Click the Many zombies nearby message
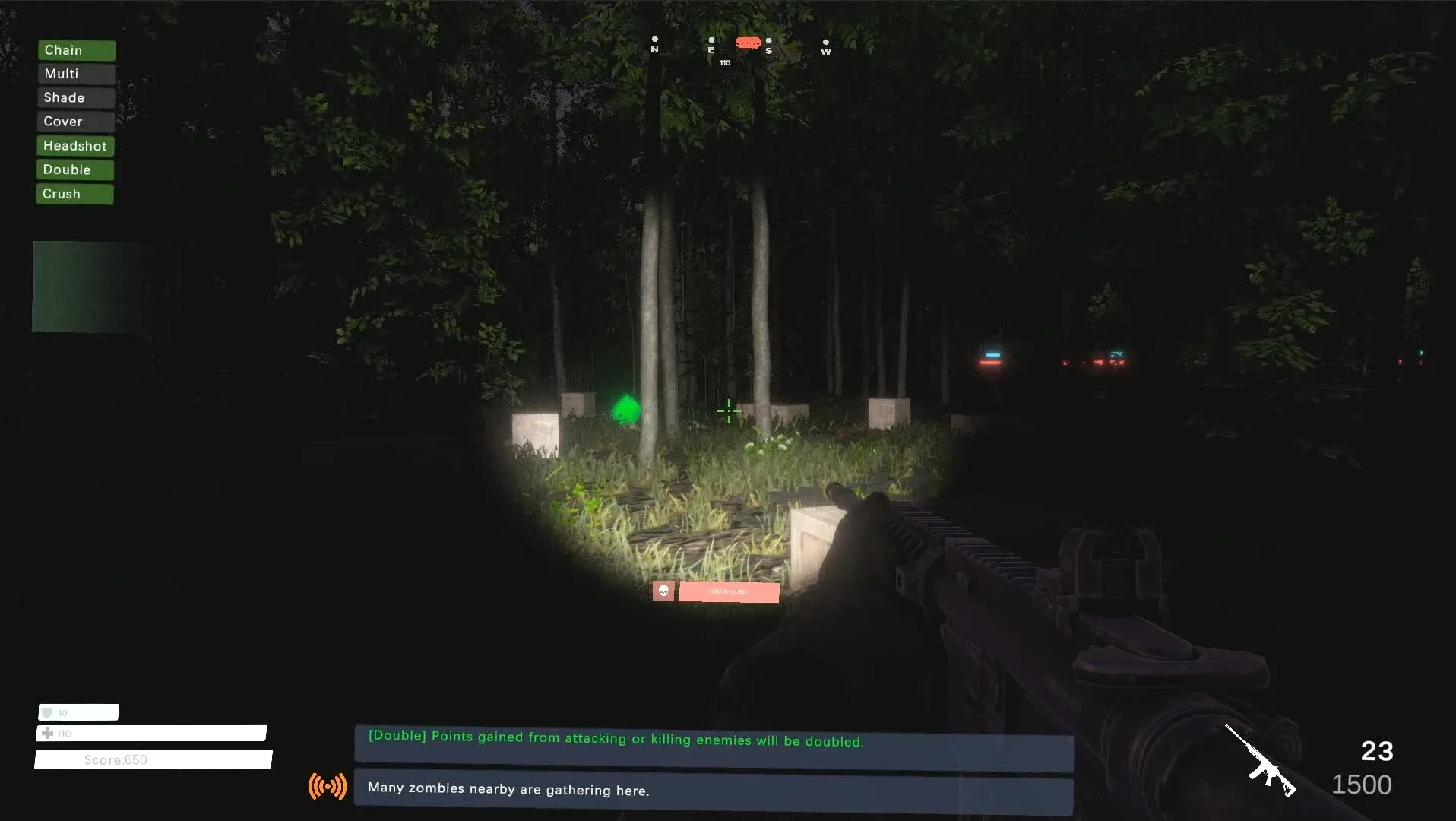 pyautogui.click(x=508, y=790)
